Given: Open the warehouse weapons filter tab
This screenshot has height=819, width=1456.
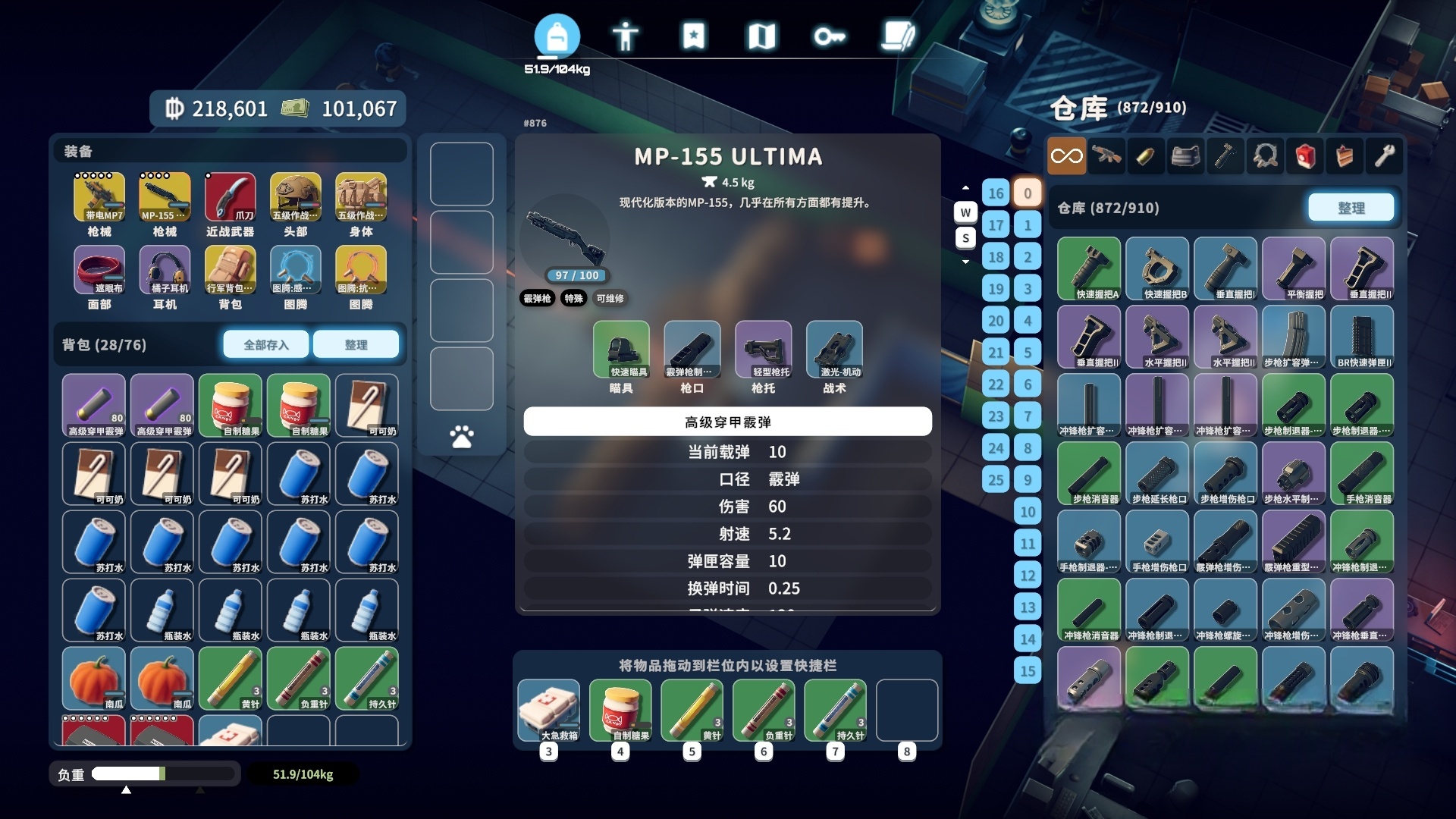Looking at the screenshot, I should [x=1106, y=156].
